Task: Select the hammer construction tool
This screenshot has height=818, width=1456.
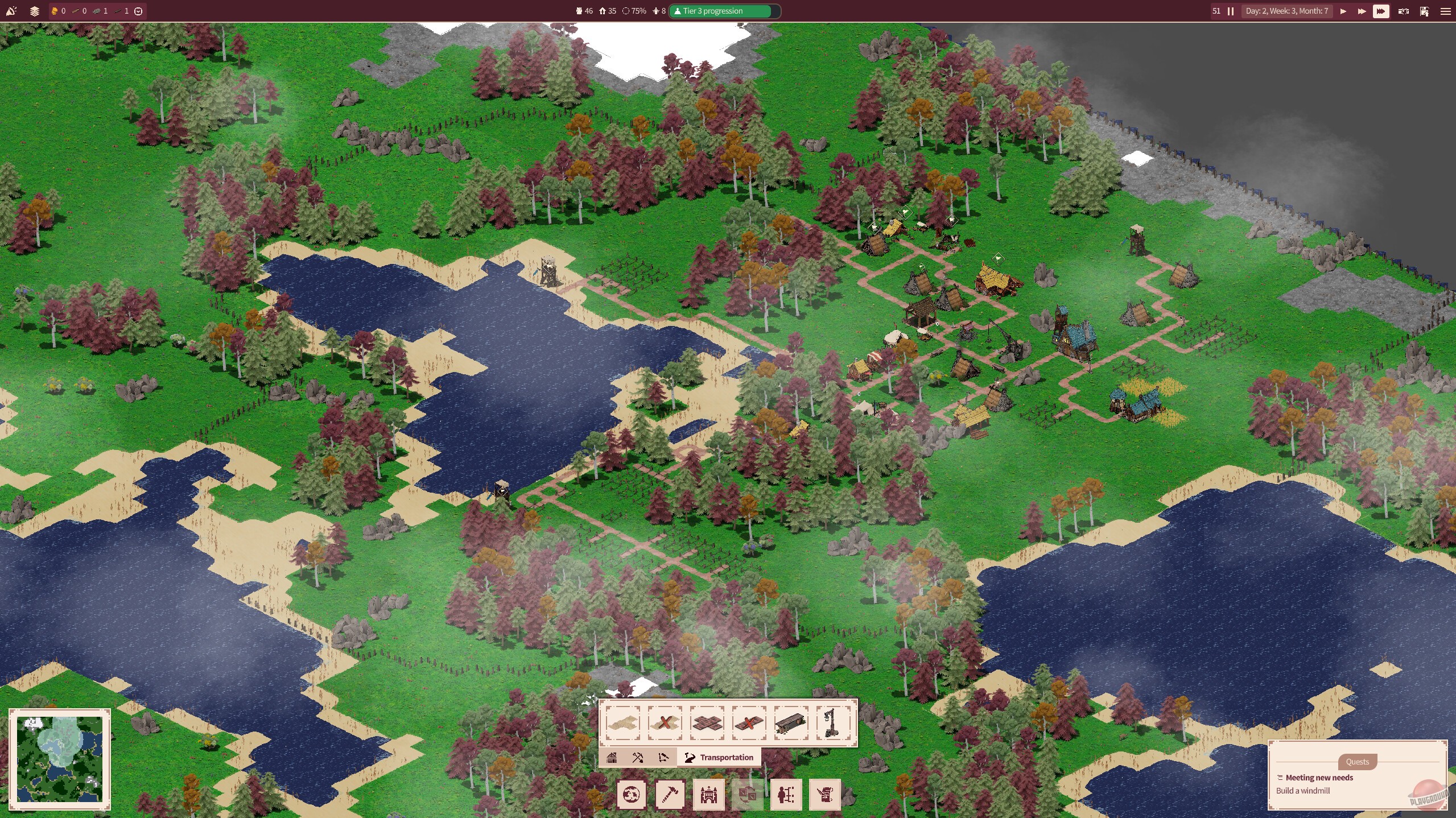Action: pyautogui.click(x=670, y=795)
